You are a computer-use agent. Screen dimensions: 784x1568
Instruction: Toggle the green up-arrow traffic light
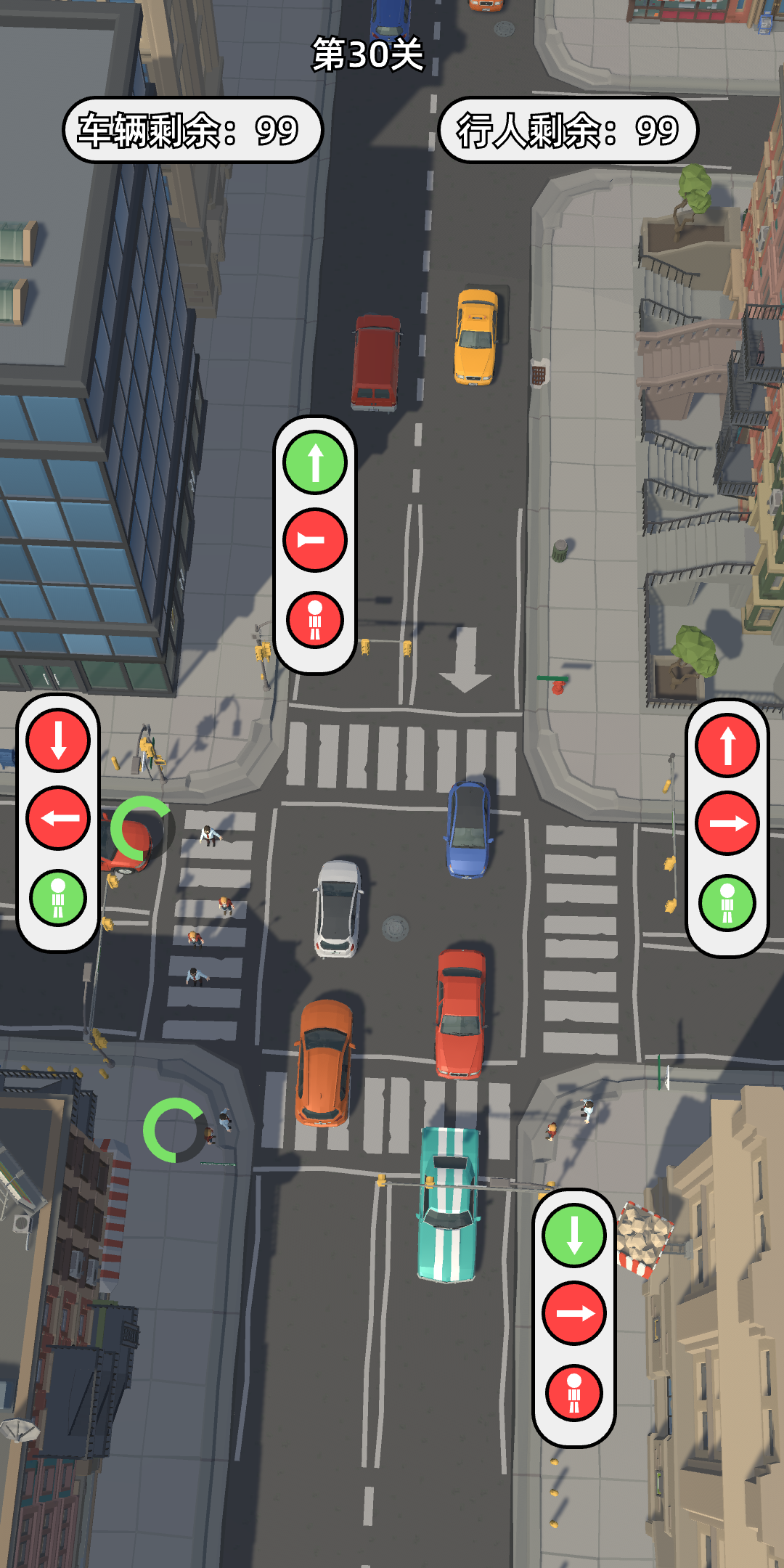(x=314, y=462)
